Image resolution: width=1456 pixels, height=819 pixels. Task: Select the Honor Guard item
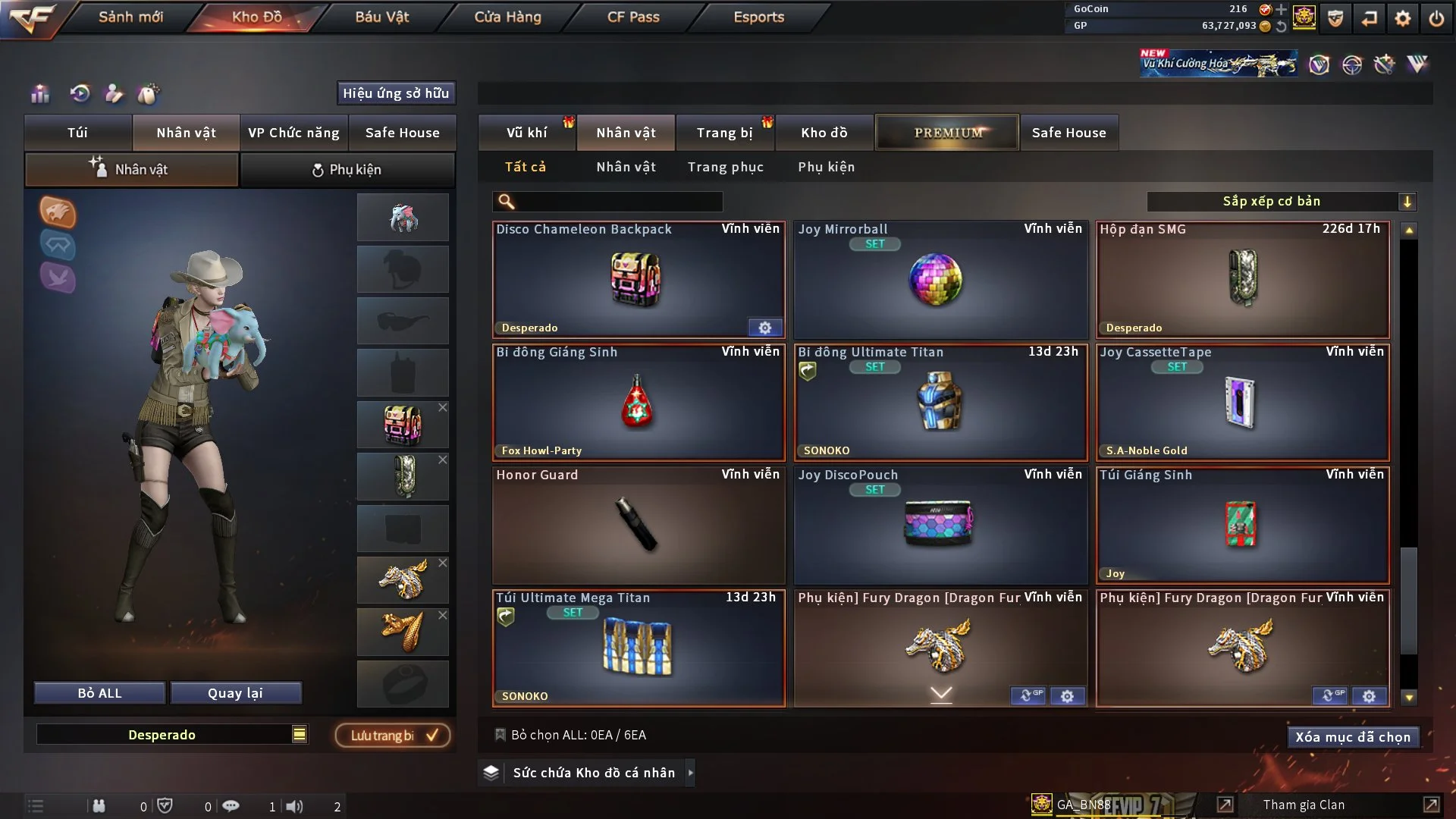(638, 525)
